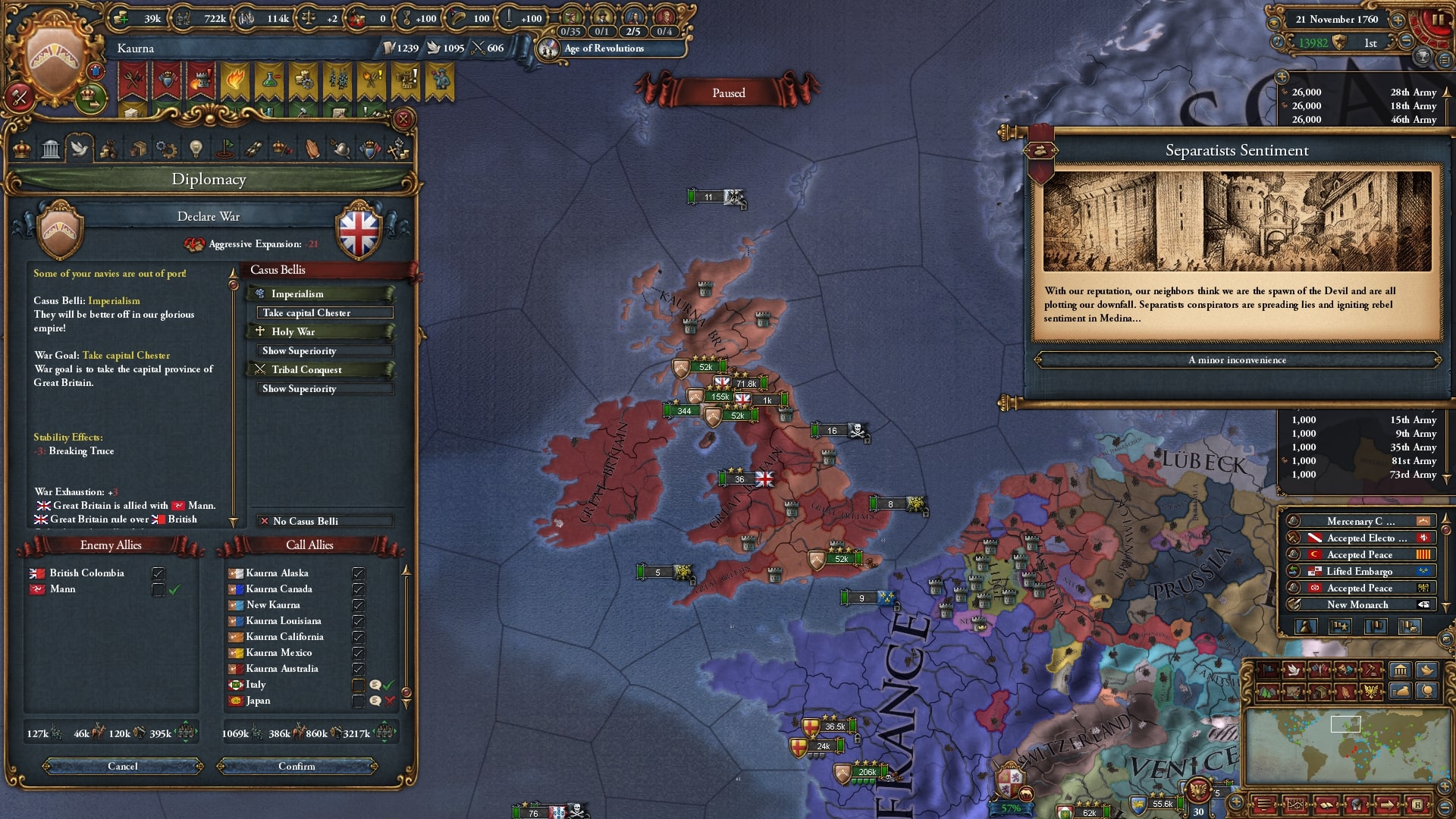Viewport: 1456px width, 819px height.
Task: Toggle calling Italy into the war
Action: 358,686
